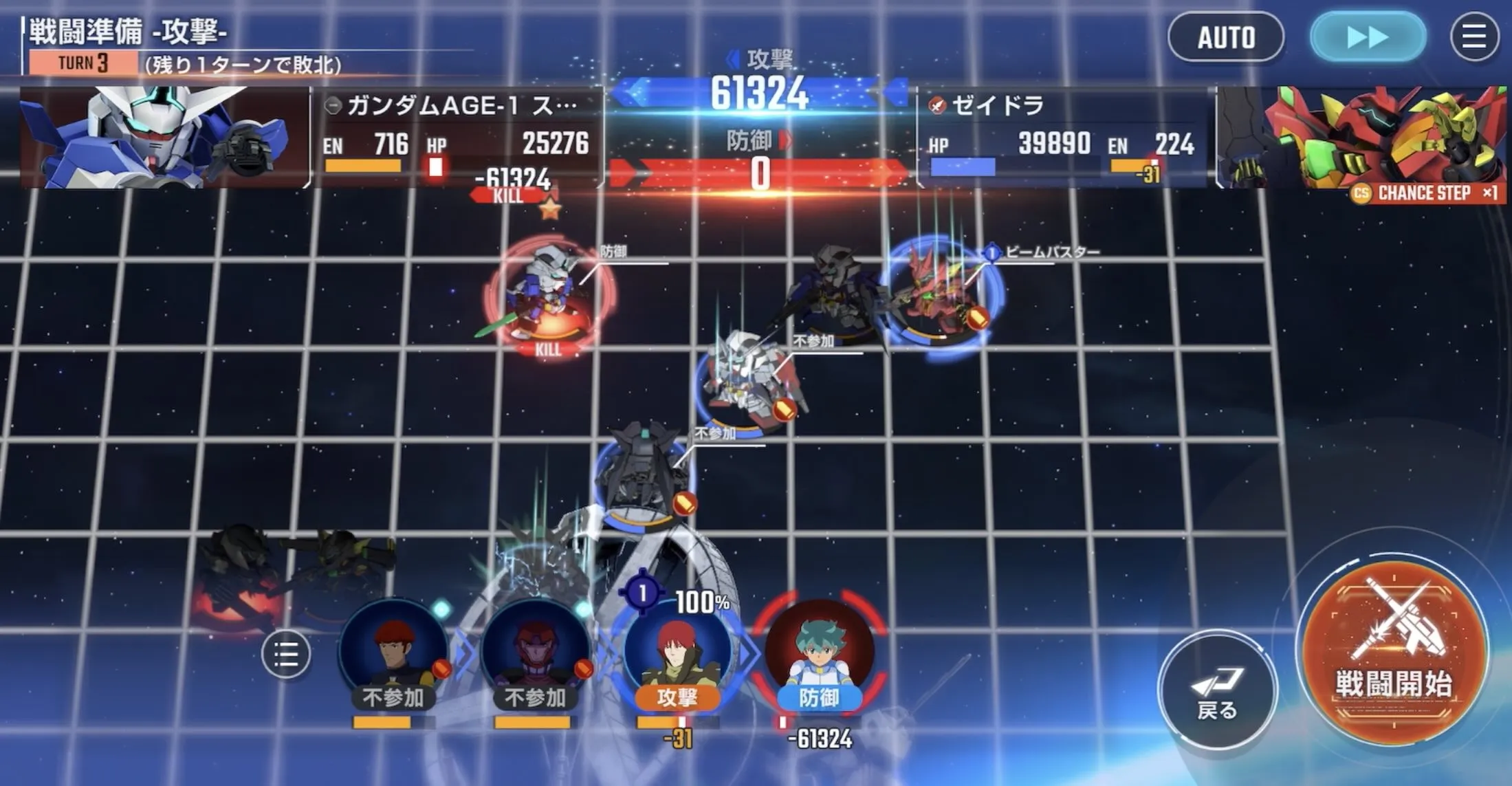Screen dimensions: 1512x786
Task: Toggle AUTO battle mode
Action: coord(1226,38)
